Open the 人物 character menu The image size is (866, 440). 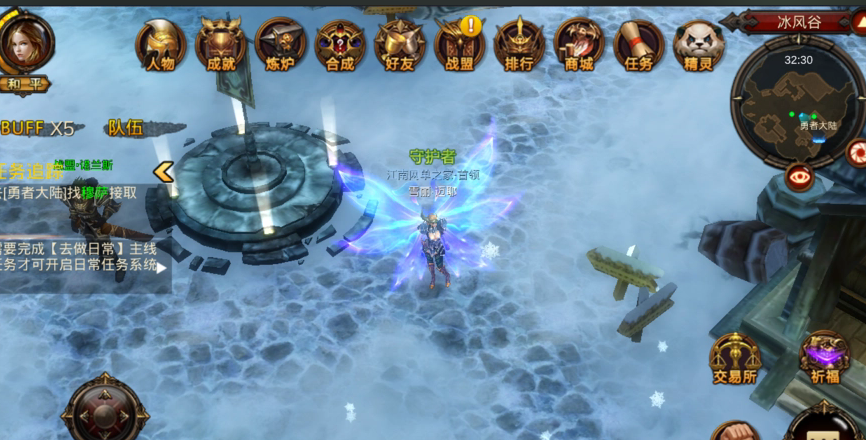[x=160, y=45]
